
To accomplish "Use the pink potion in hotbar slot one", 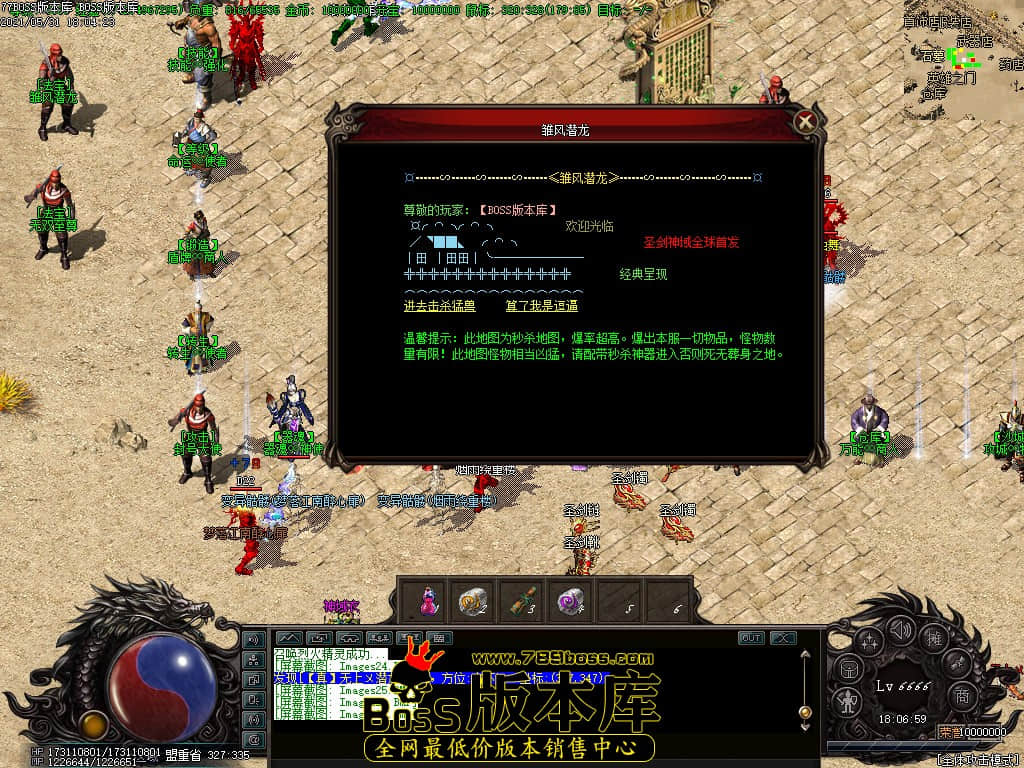I will pos(427,601).
